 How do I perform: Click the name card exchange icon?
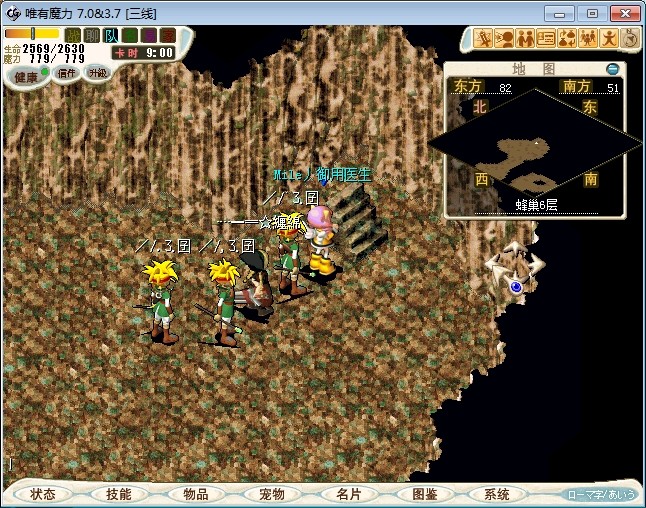pos(546,38)
